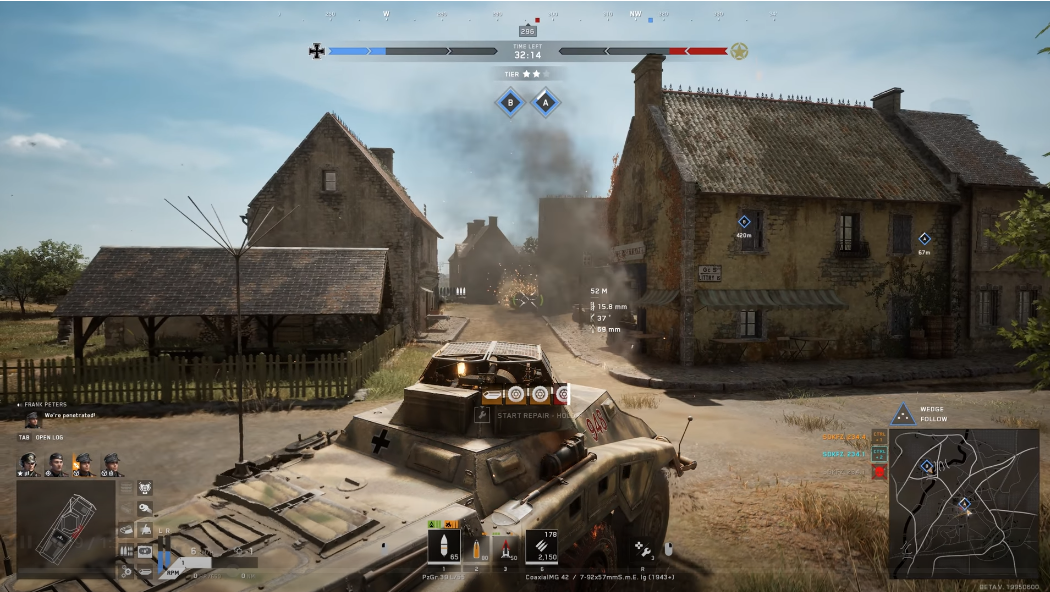Switch to the Coaxial MG 42 weapon slot
This screenshot has width=1050, height=592.
pyautogui.click(x=541, y=546)
